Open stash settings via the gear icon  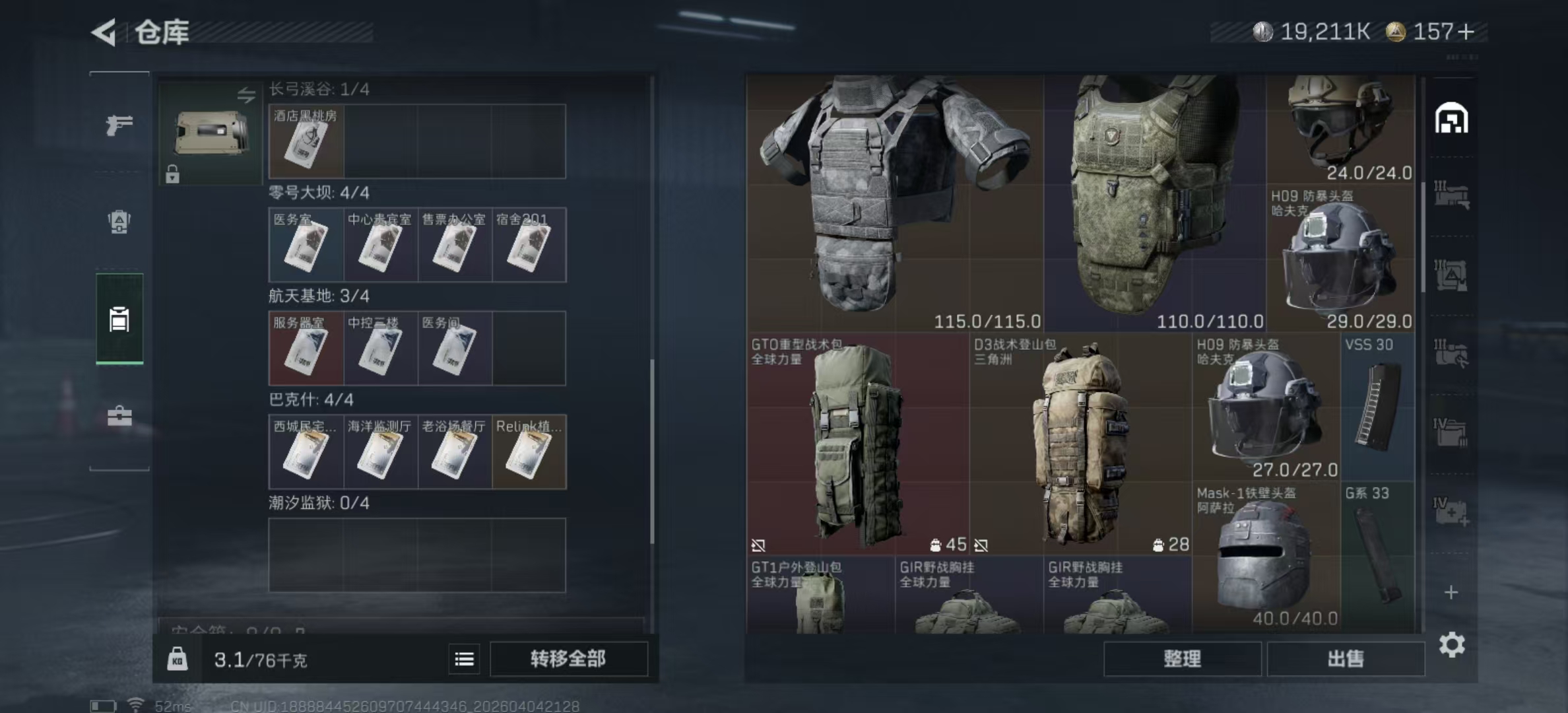(1452, 645)
